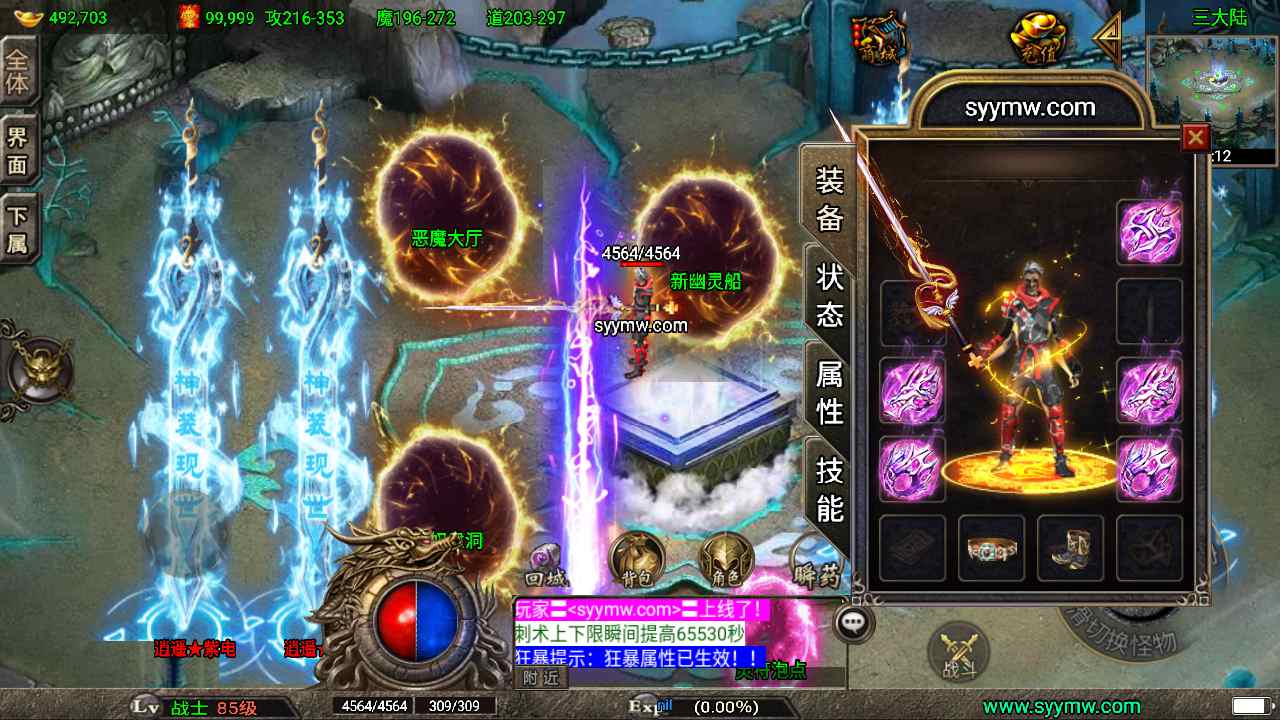Select the equipped belt slot

click(x=991, y=548)
